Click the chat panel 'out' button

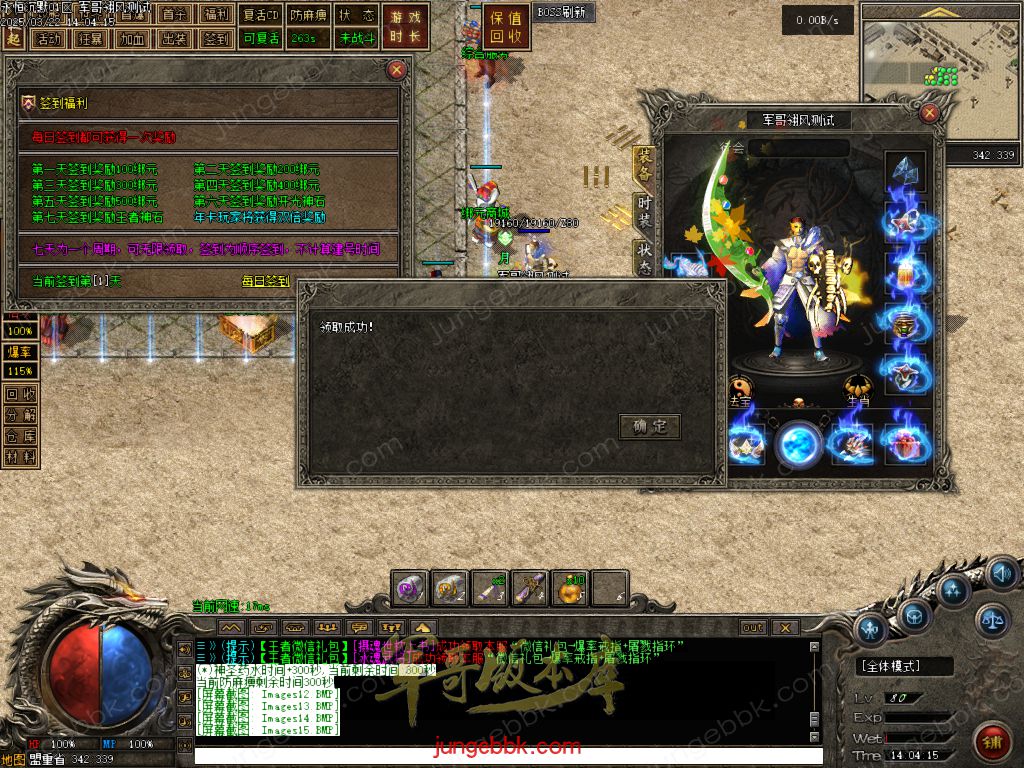tap(752, 627)
